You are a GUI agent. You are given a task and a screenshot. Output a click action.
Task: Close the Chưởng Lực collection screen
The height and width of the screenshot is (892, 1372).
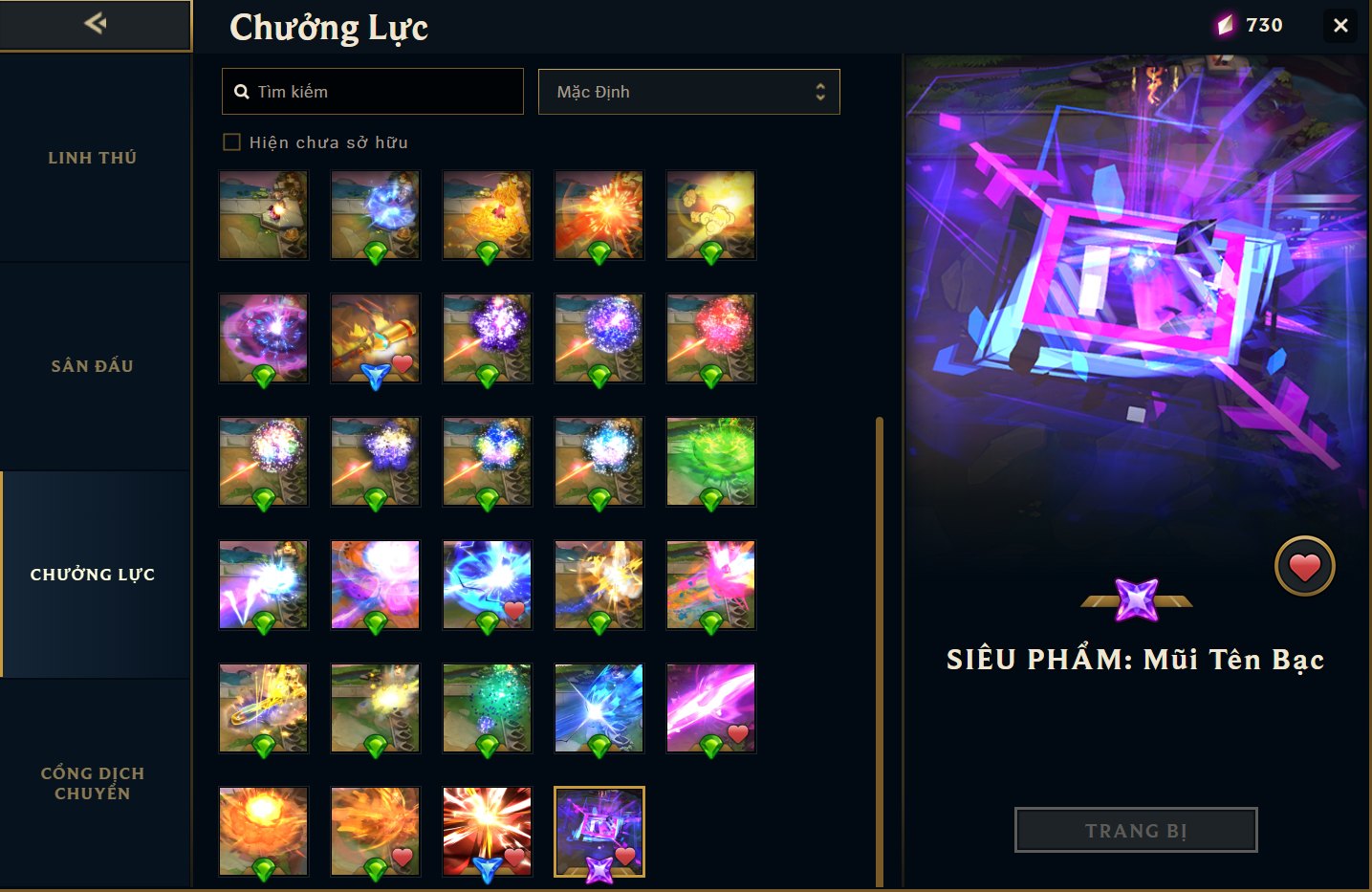click(x=1340, y=26)
